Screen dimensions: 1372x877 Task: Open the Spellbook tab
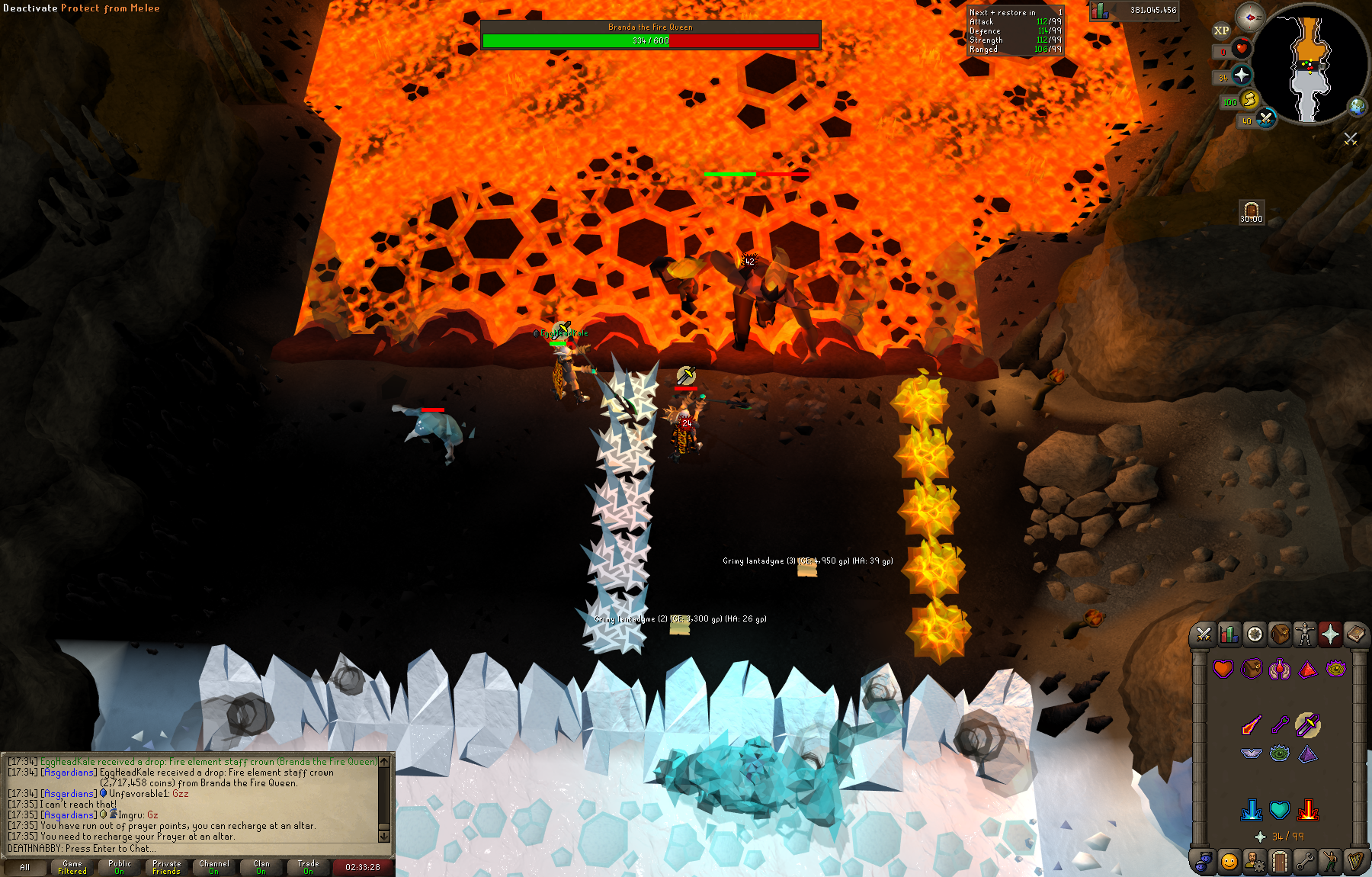pyautogui.click(x=1356, y=634)
